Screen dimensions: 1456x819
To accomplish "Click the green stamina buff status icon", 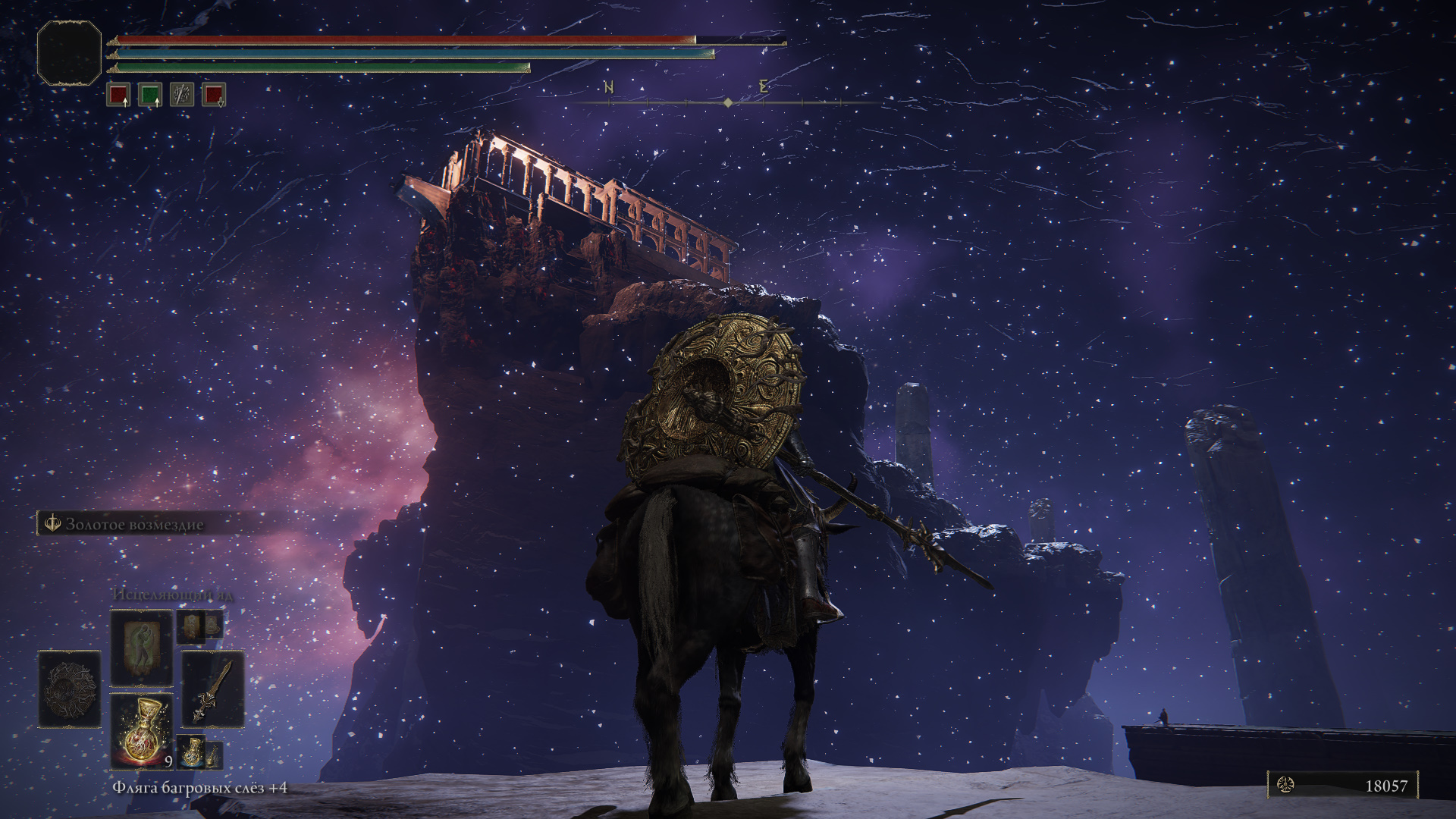I will point(150,95).
